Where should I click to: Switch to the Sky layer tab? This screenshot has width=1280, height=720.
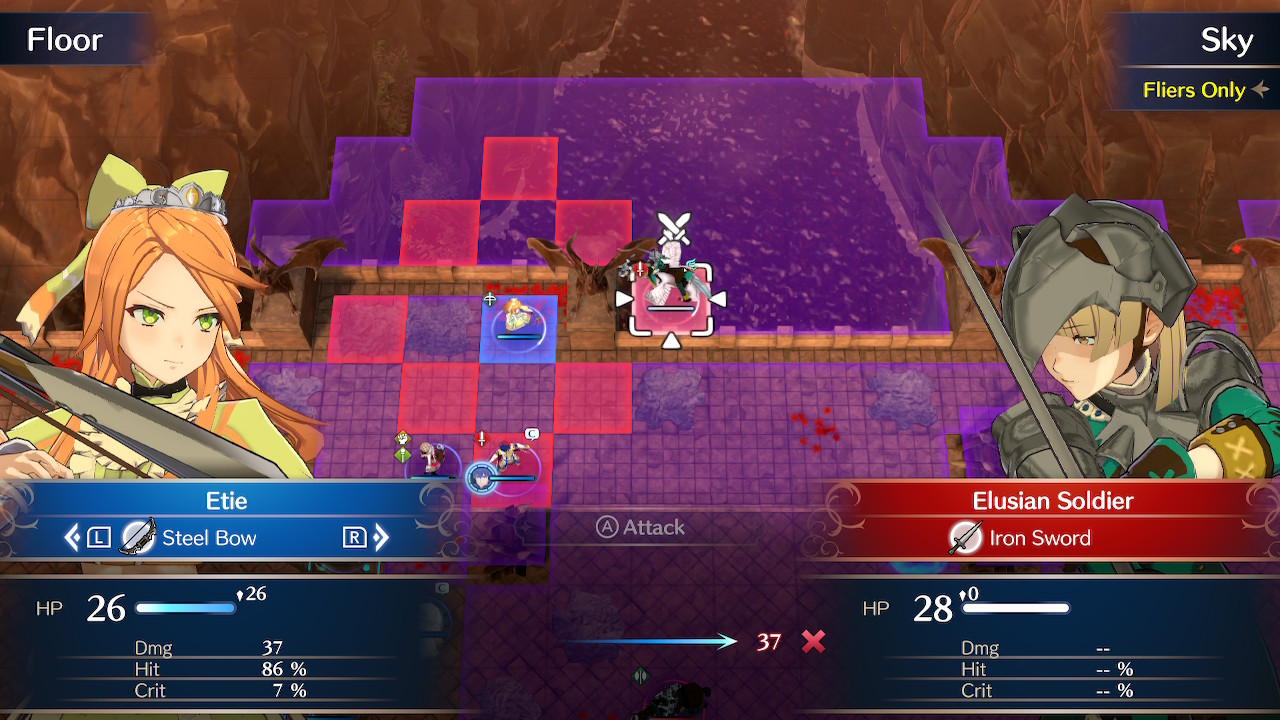coord(1227,40)
